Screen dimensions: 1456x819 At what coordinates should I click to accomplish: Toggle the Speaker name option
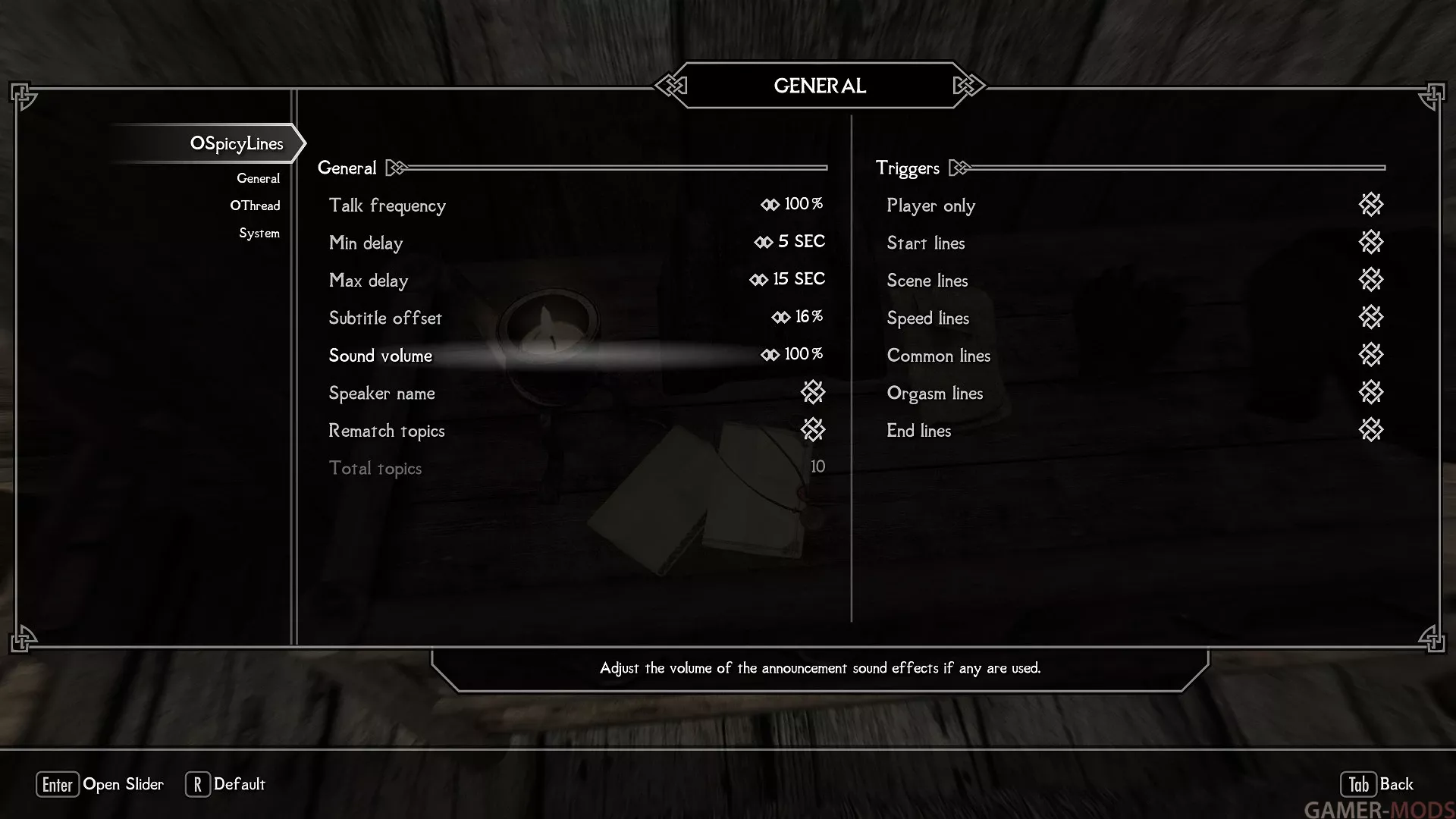click(812, 393)
